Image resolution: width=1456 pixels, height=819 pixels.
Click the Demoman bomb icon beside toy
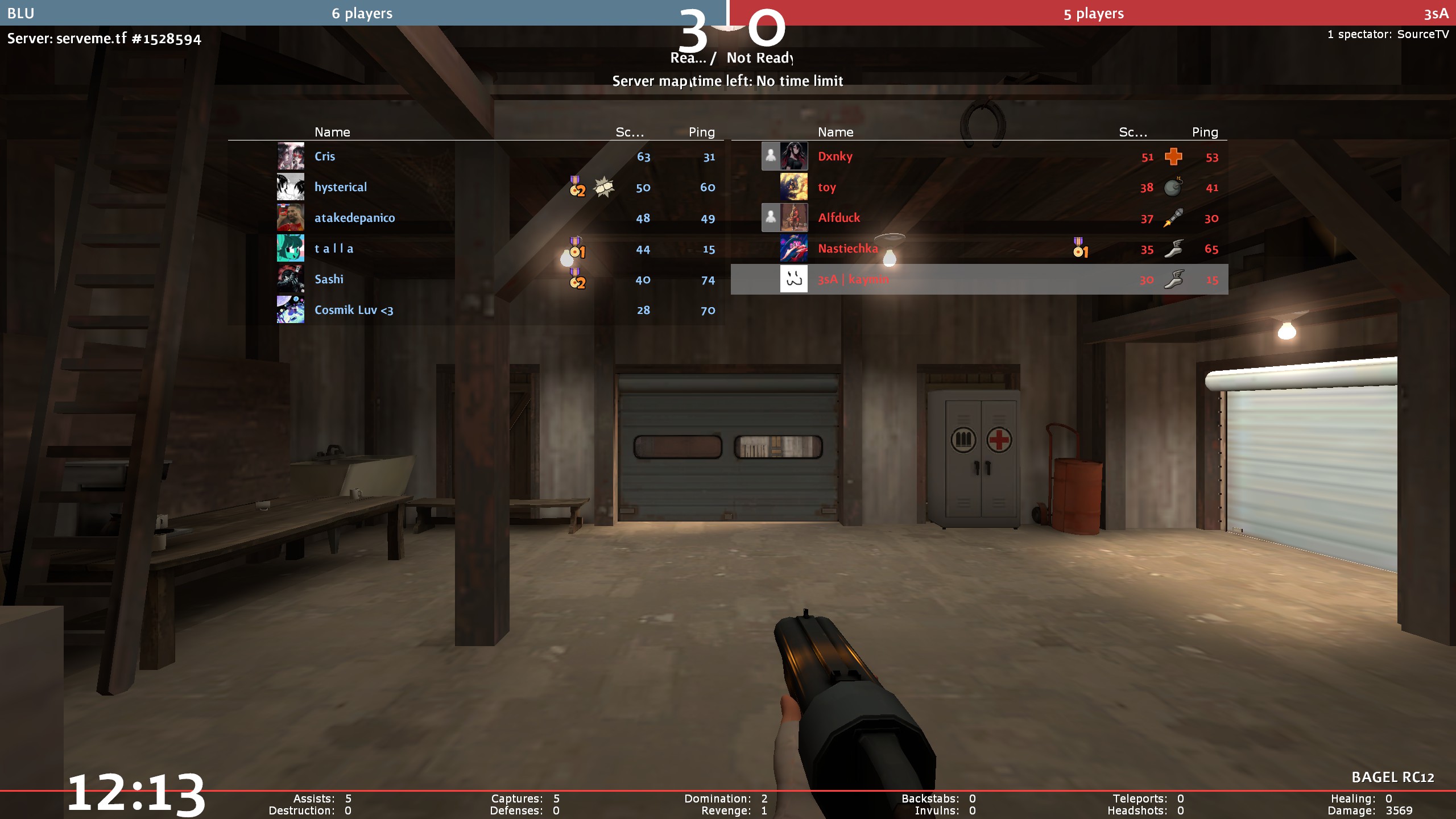(1173, 187)
